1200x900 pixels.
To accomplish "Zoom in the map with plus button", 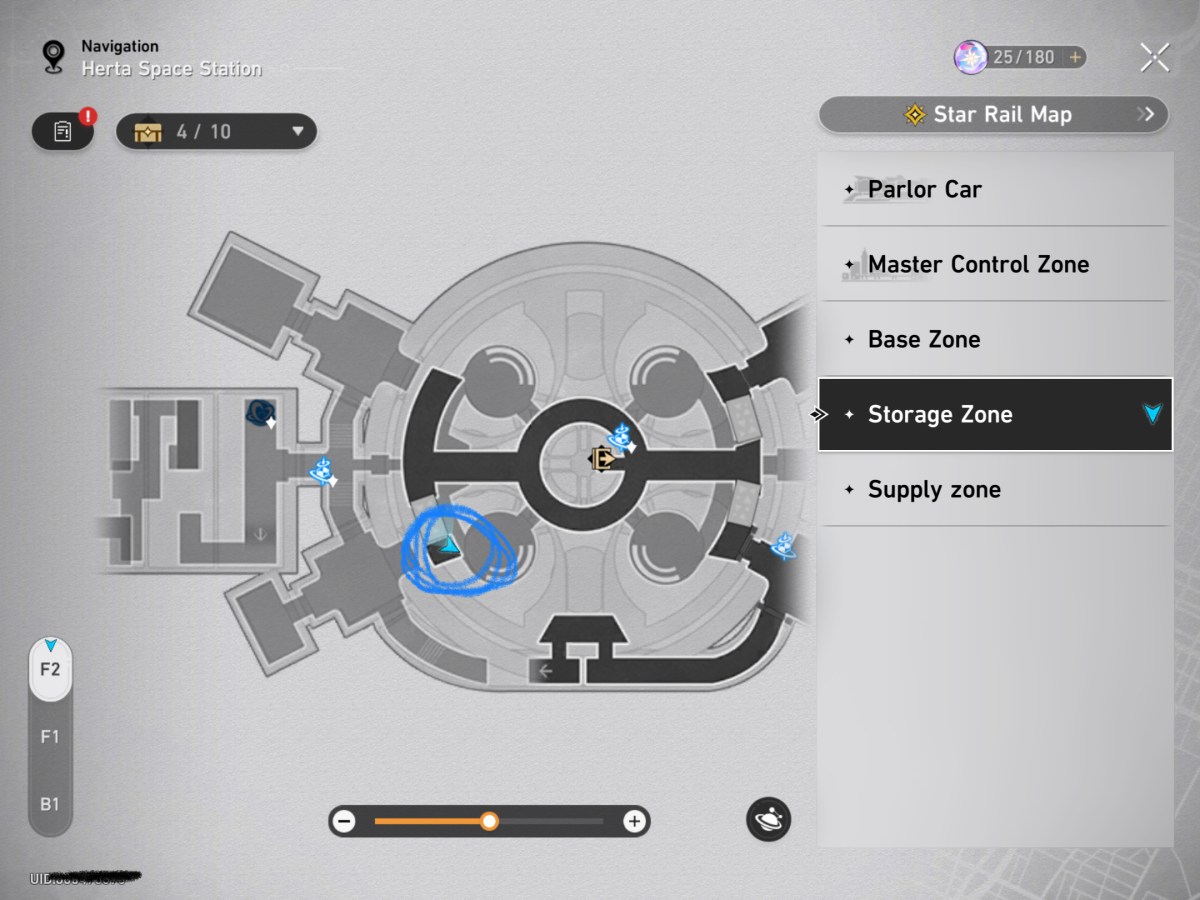I will click(634, 822).
